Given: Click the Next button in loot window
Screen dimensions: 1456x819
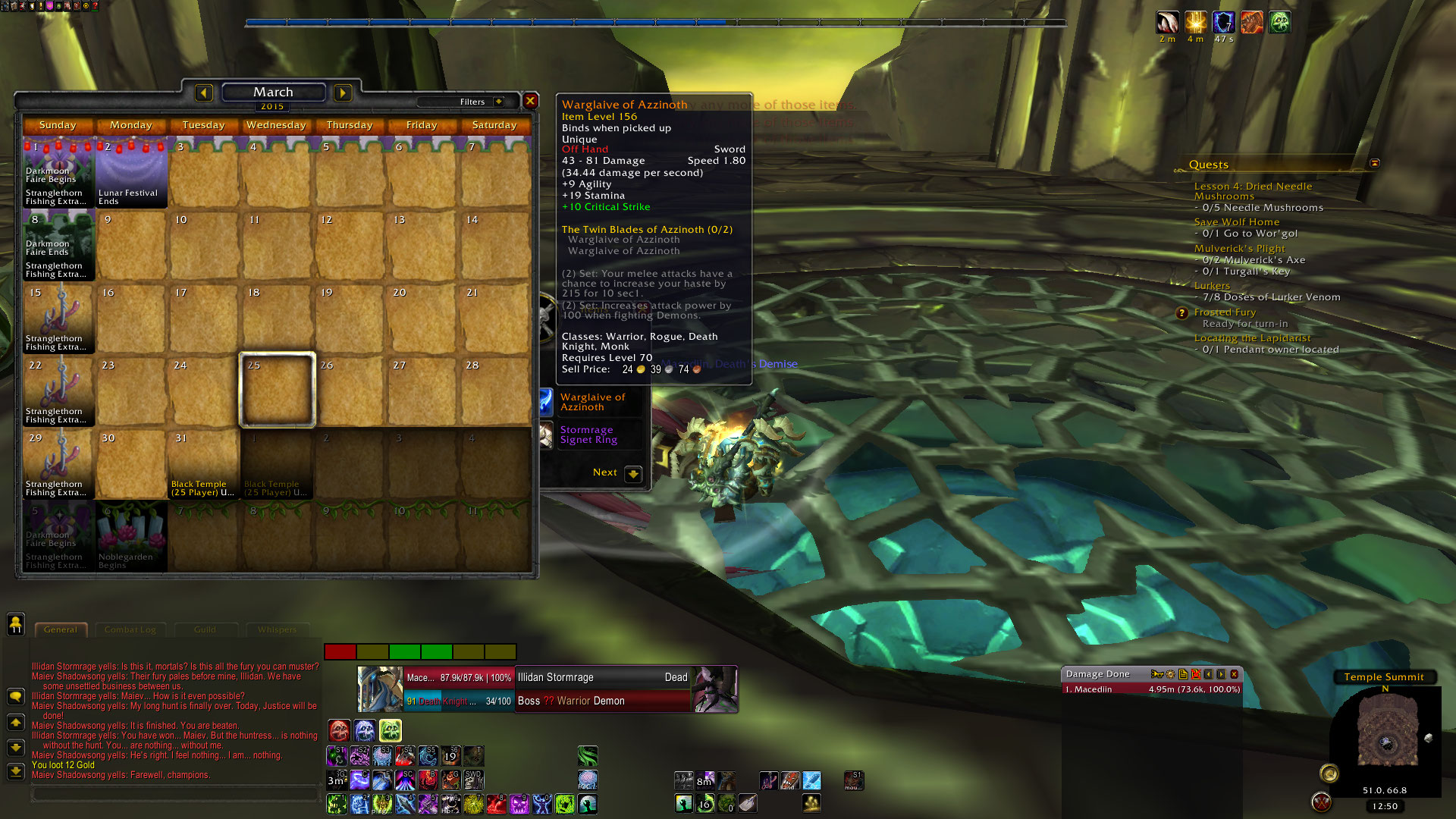Looking at the screenshot, I should 632,473.
